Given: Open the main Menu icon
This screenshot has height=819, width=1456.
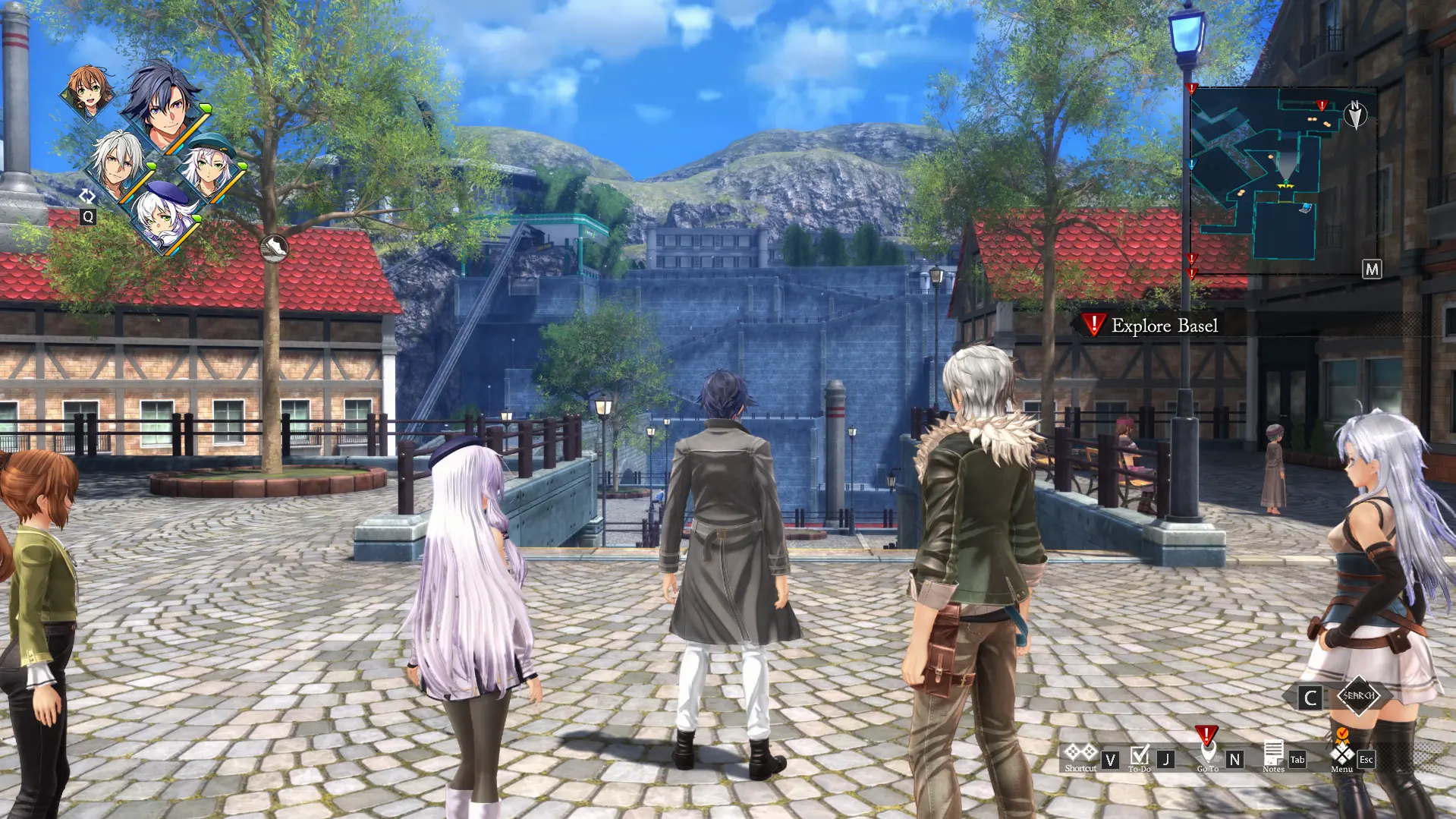Looking at the screenshot, I should [1341, 754].
